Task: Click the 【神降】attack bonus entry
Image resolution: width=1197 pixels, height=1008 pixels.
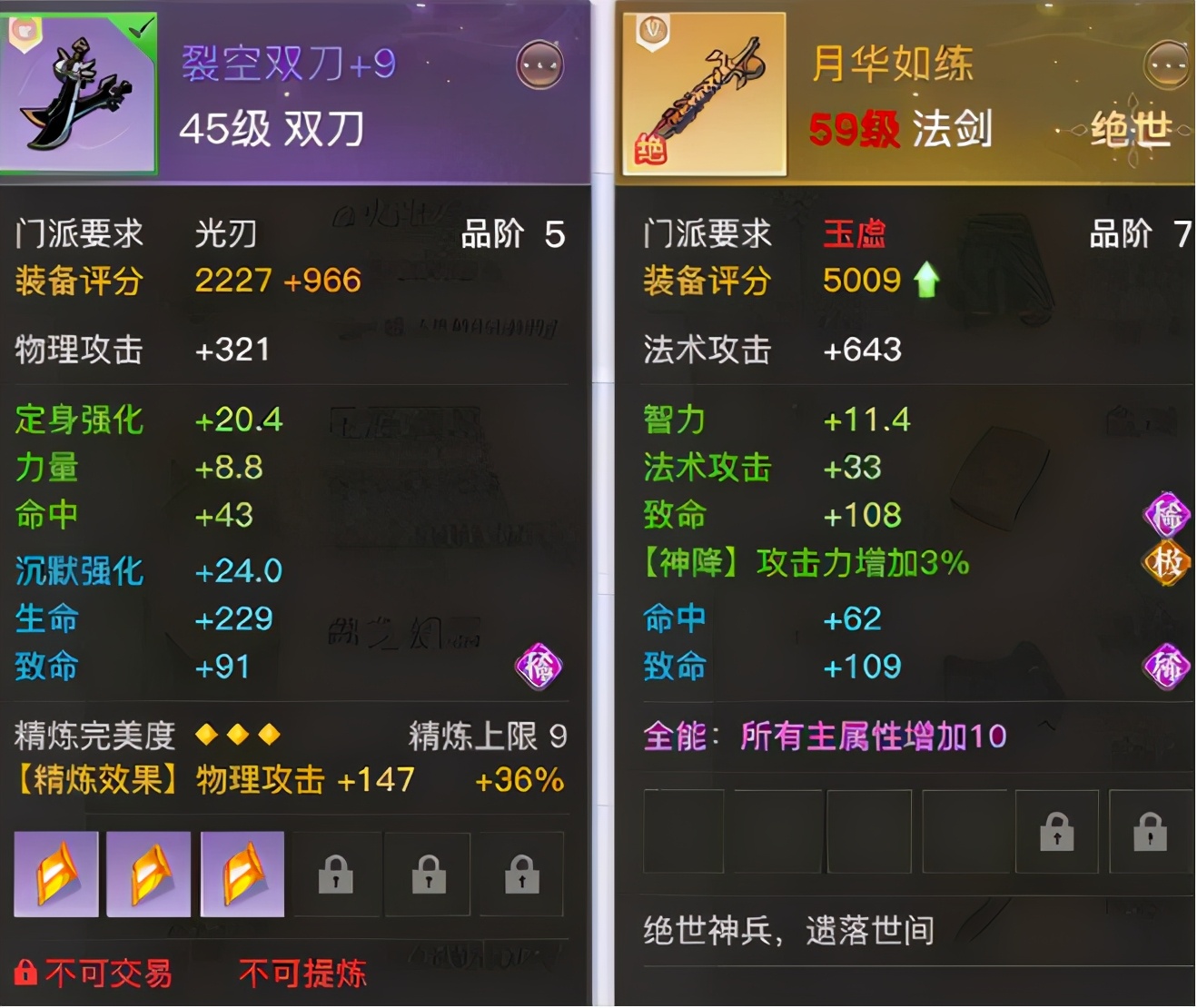Action: [x=804, y=563]
